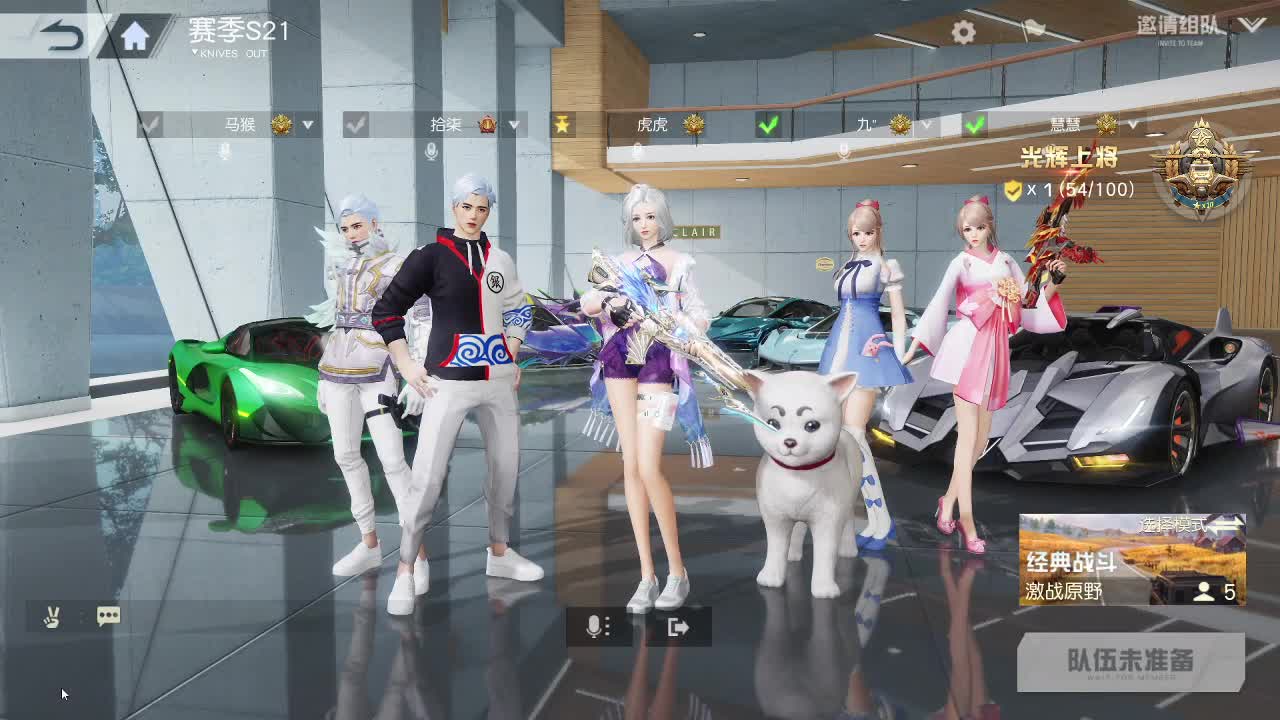Open the 经典战斗 mode selection panel
This screenshot has width=1280, height=720.
pyautogui.click(x=1130, y=560)
